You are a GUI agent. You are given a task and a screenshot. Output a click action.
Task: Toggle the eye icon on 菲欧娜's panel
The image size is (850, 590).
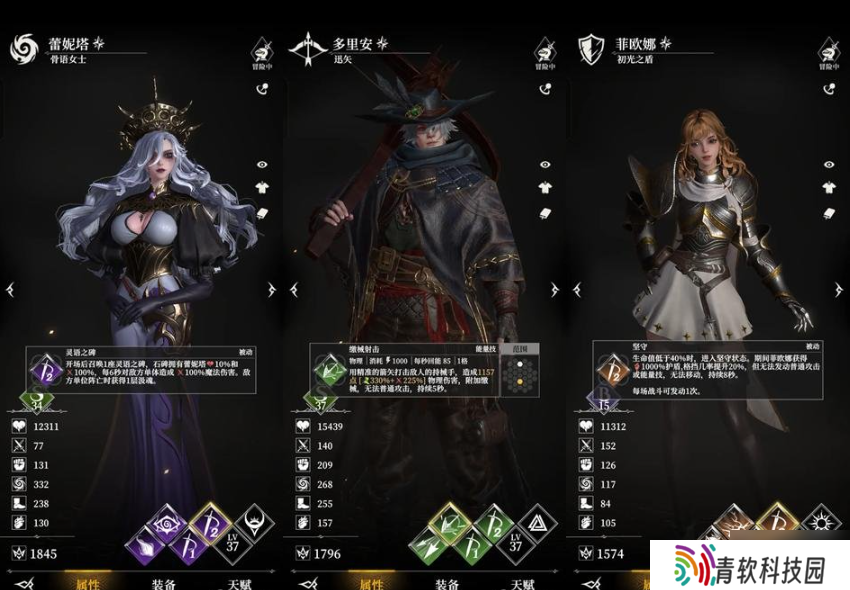828,164
